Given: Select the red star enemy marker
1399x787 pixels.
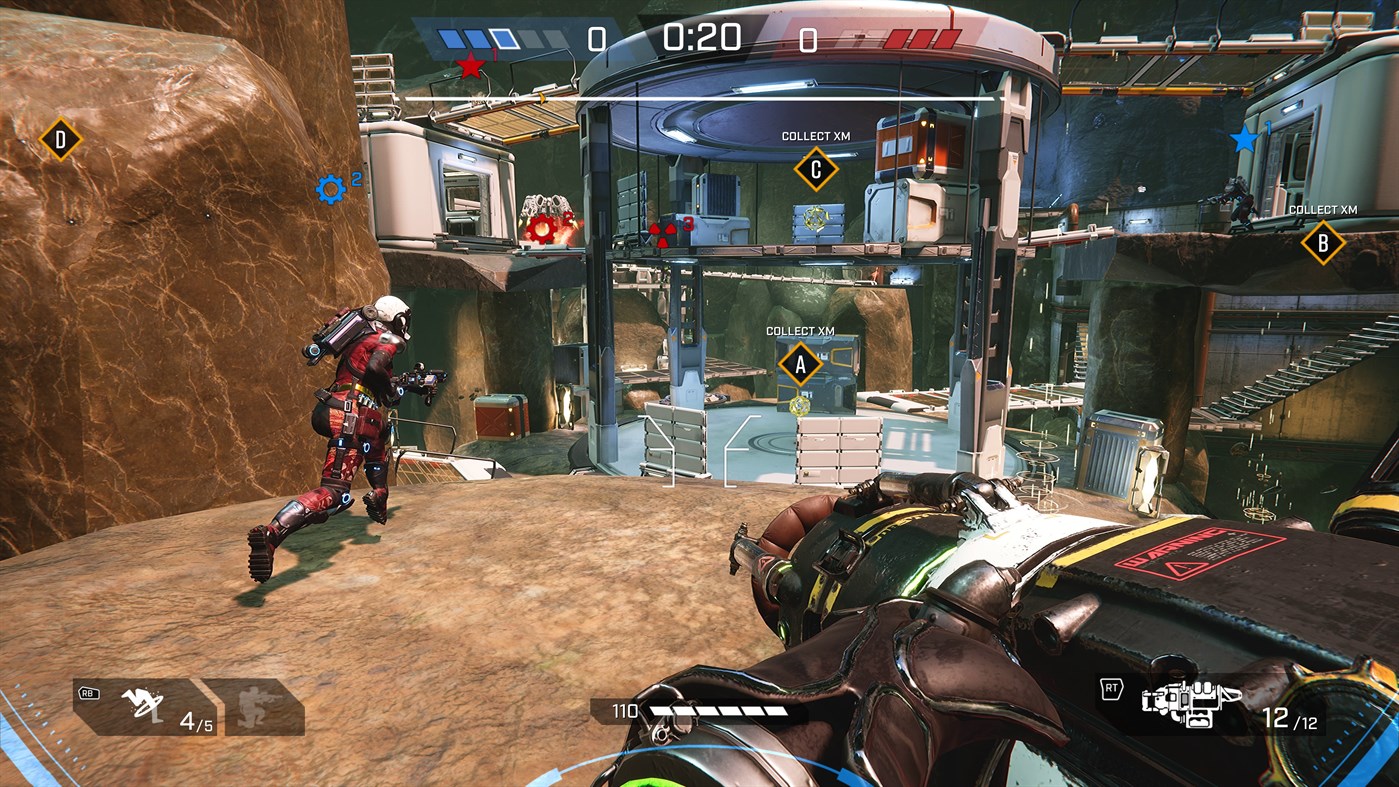Looking at the screenshot, I should coord(470,67).
